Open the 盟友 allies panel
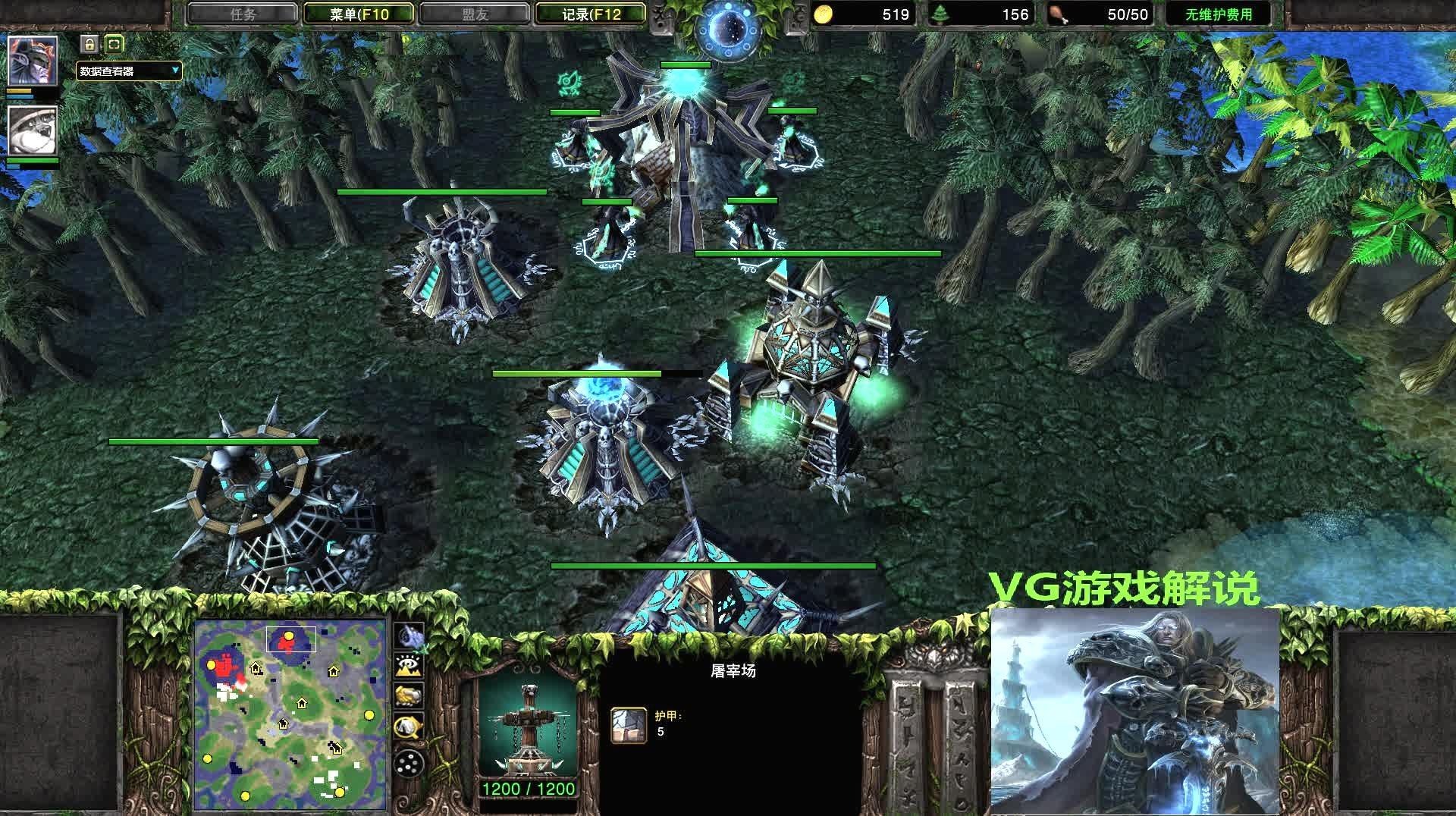The width and height of the screenshot is (1456, 816). (x=475, y=14)
